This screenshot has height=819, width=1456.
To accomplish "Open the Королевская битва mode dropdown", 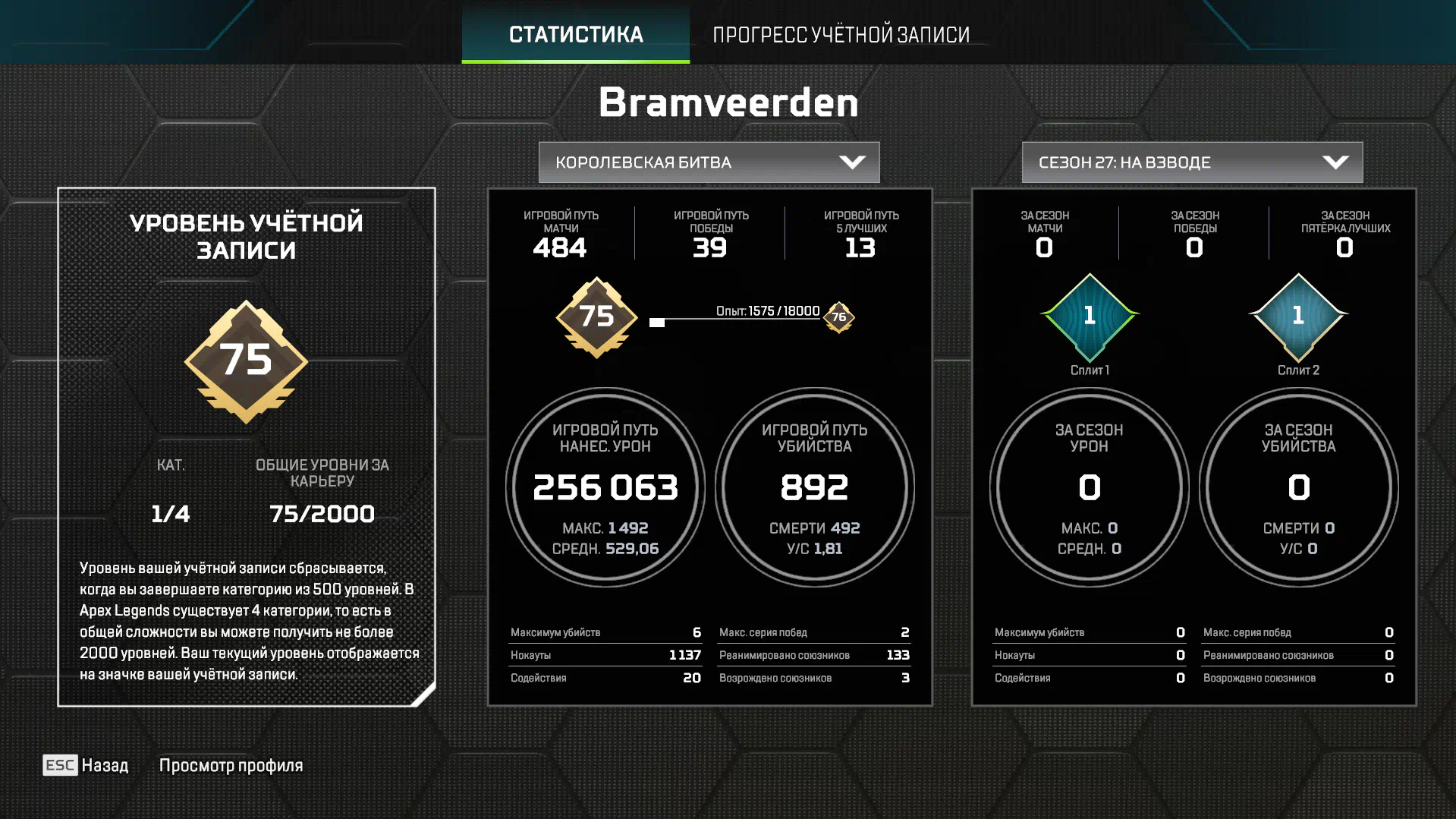I will pos(709,162).
